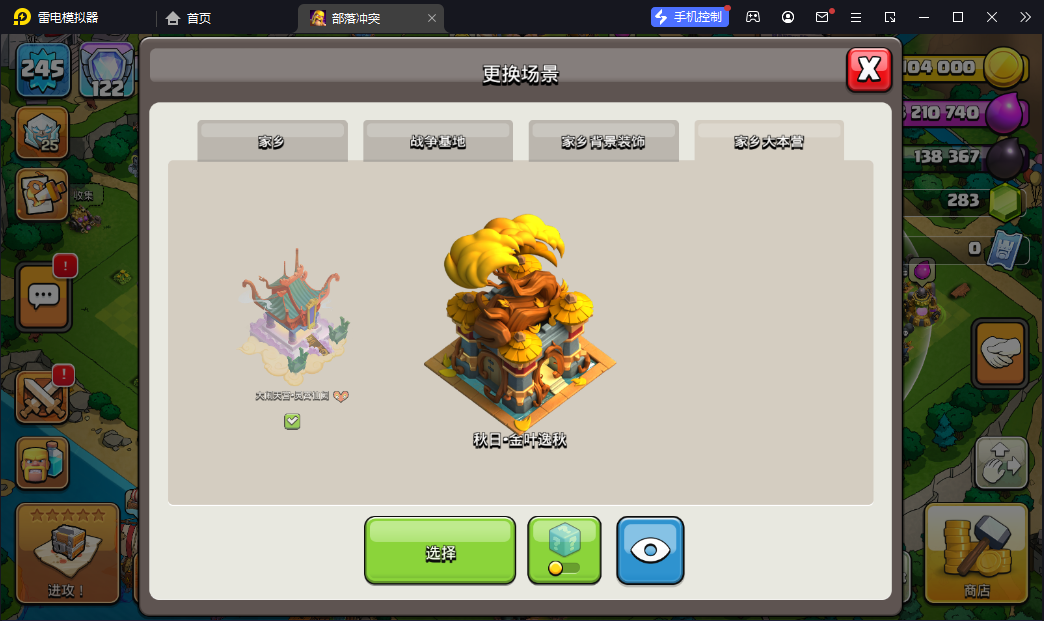Select the 秋日·金叶送秋 town hall skin
The height and width of the screenshot is (621, 1044).
pos(519,320)
